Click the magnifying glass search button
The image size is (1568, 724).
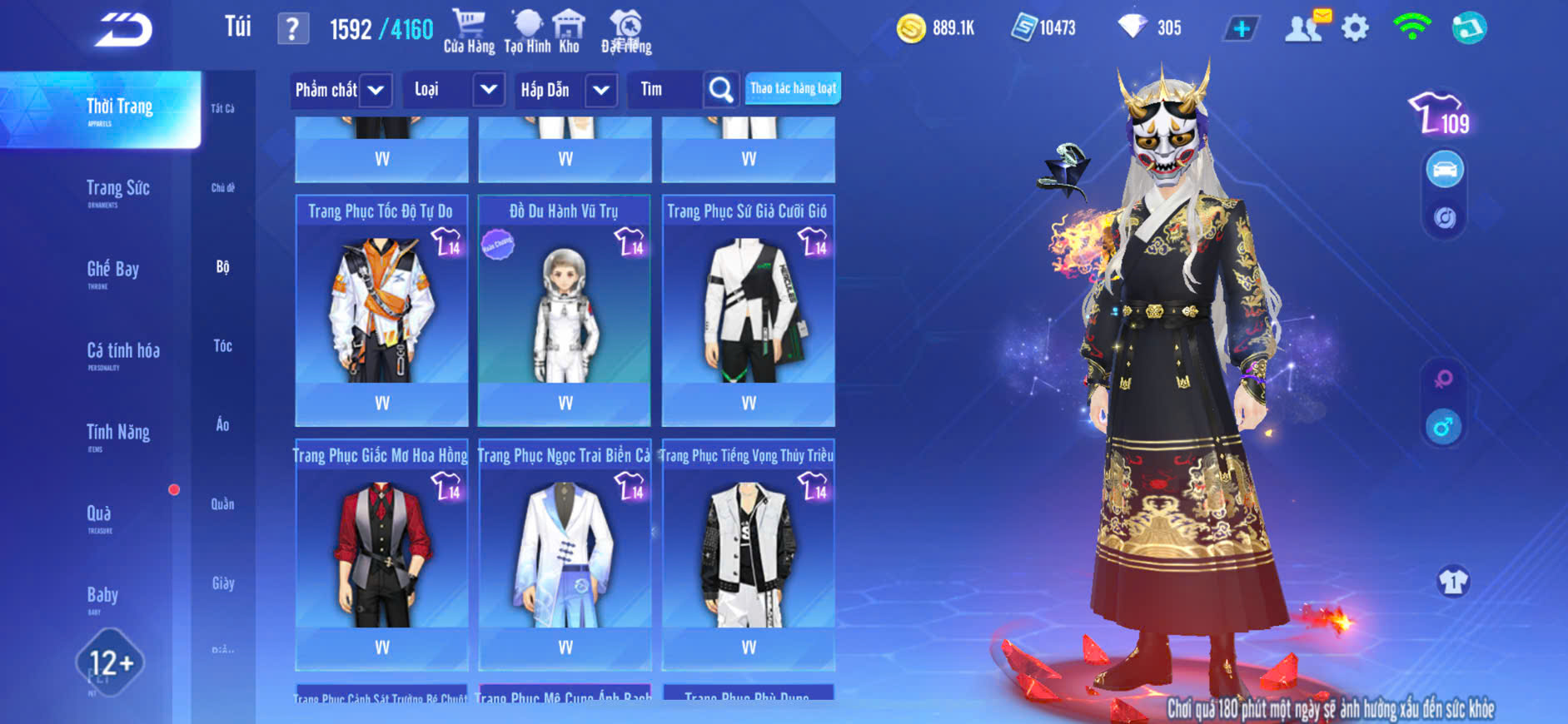pos(720,90)
